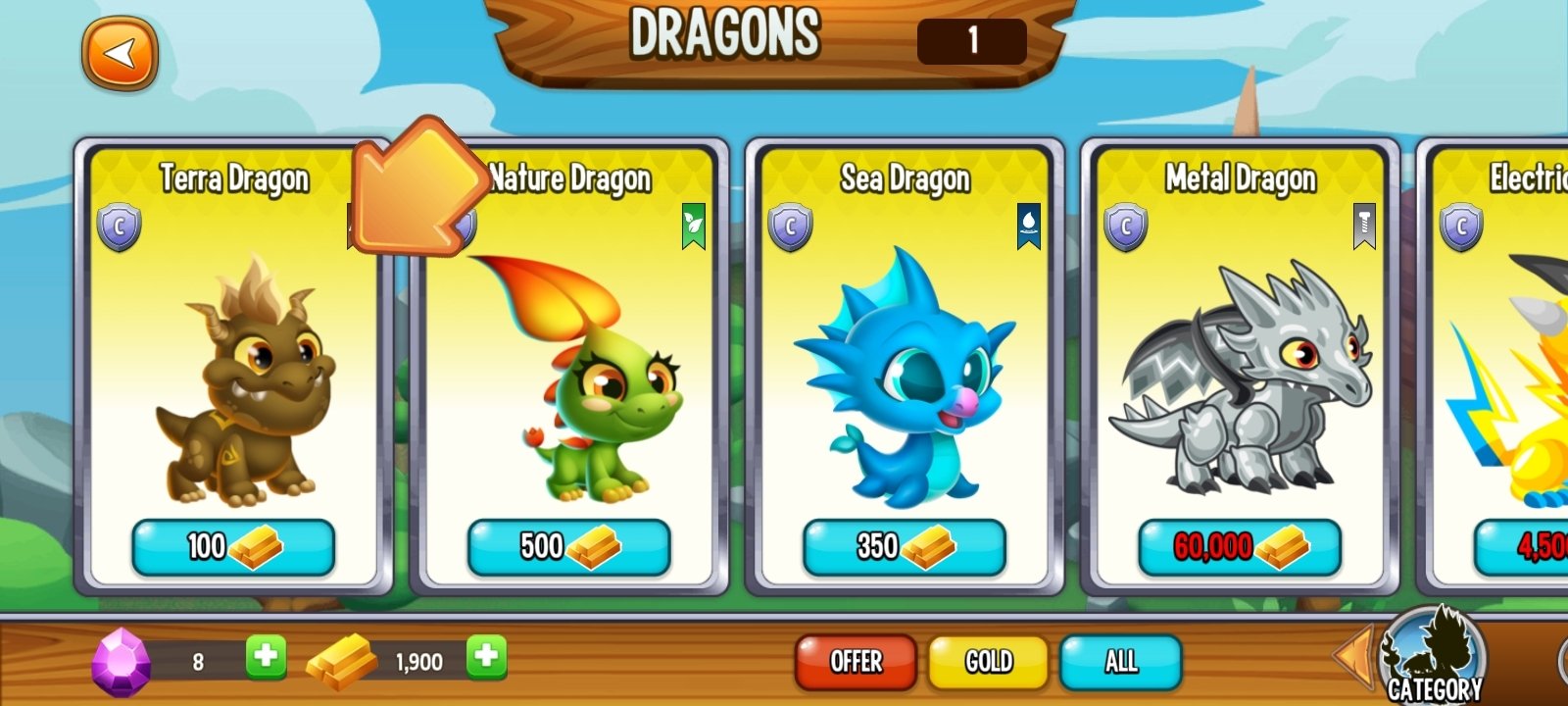
Task: Click the Sea Dragon card thumbnail
Action: point(906,392)
